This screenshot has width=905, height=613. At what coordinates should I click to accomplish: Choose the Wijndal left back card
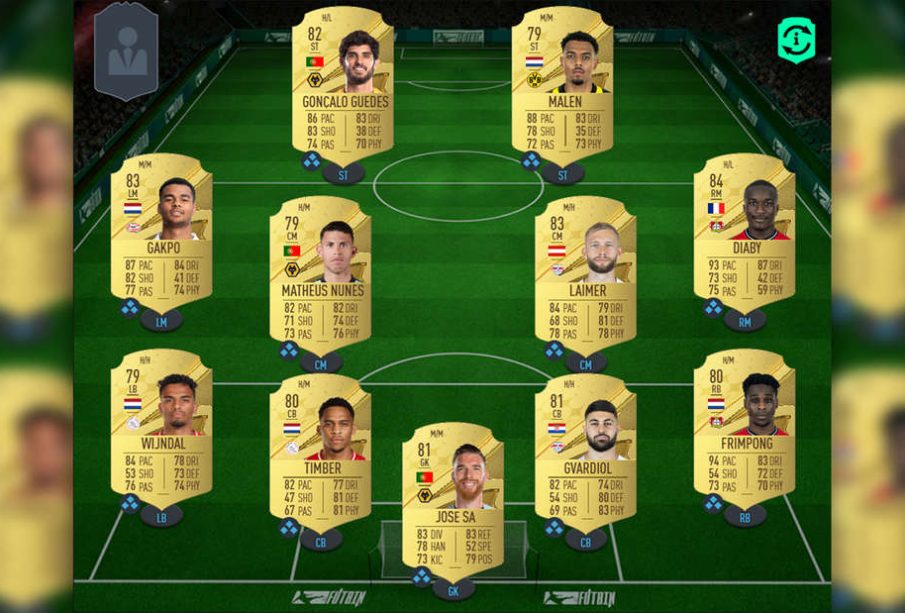click(x=161, y=428)
